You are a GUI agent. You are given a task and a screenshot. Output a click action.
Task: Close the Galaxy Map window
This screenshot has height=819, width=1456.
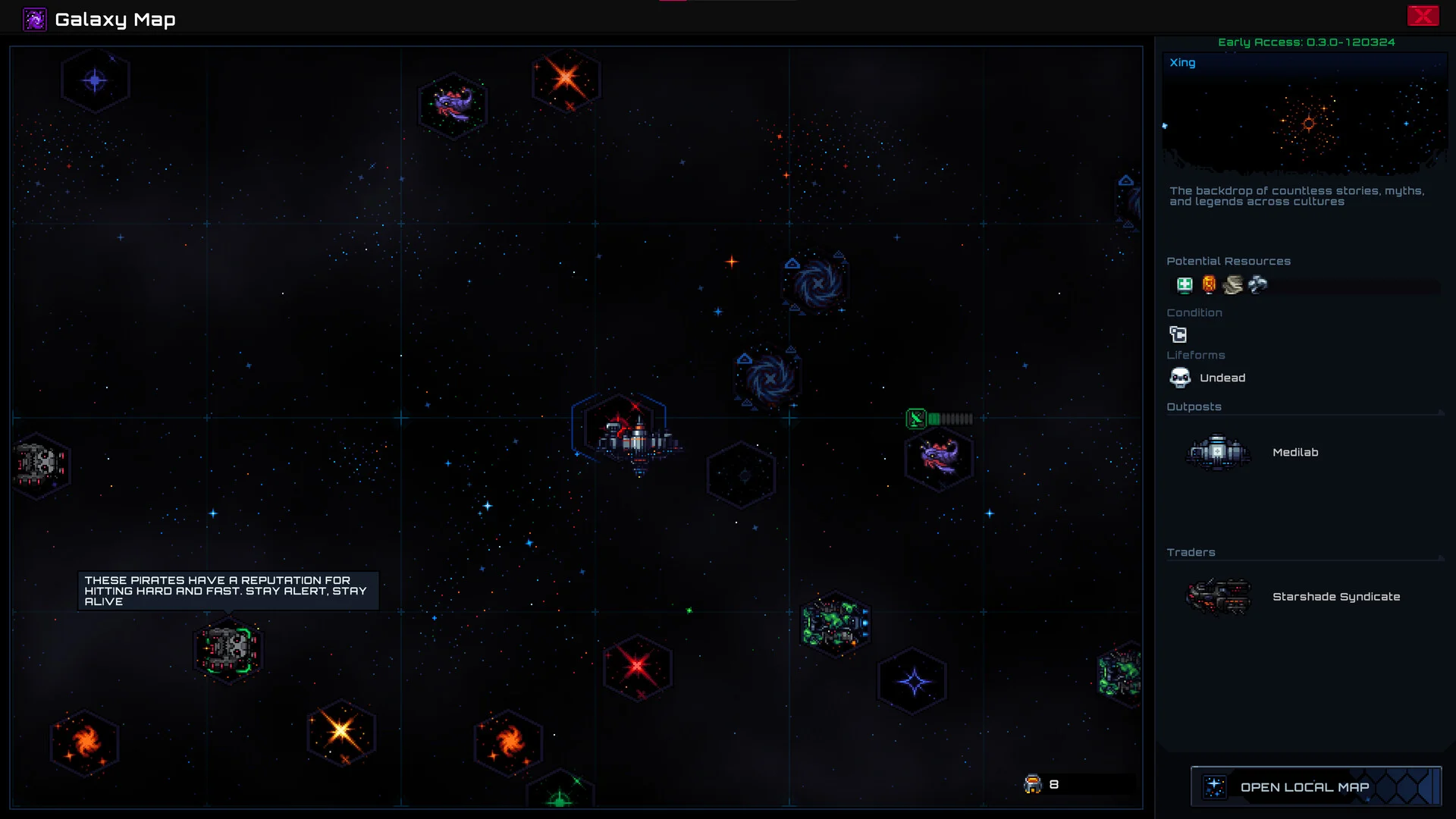coord(1423,16)
